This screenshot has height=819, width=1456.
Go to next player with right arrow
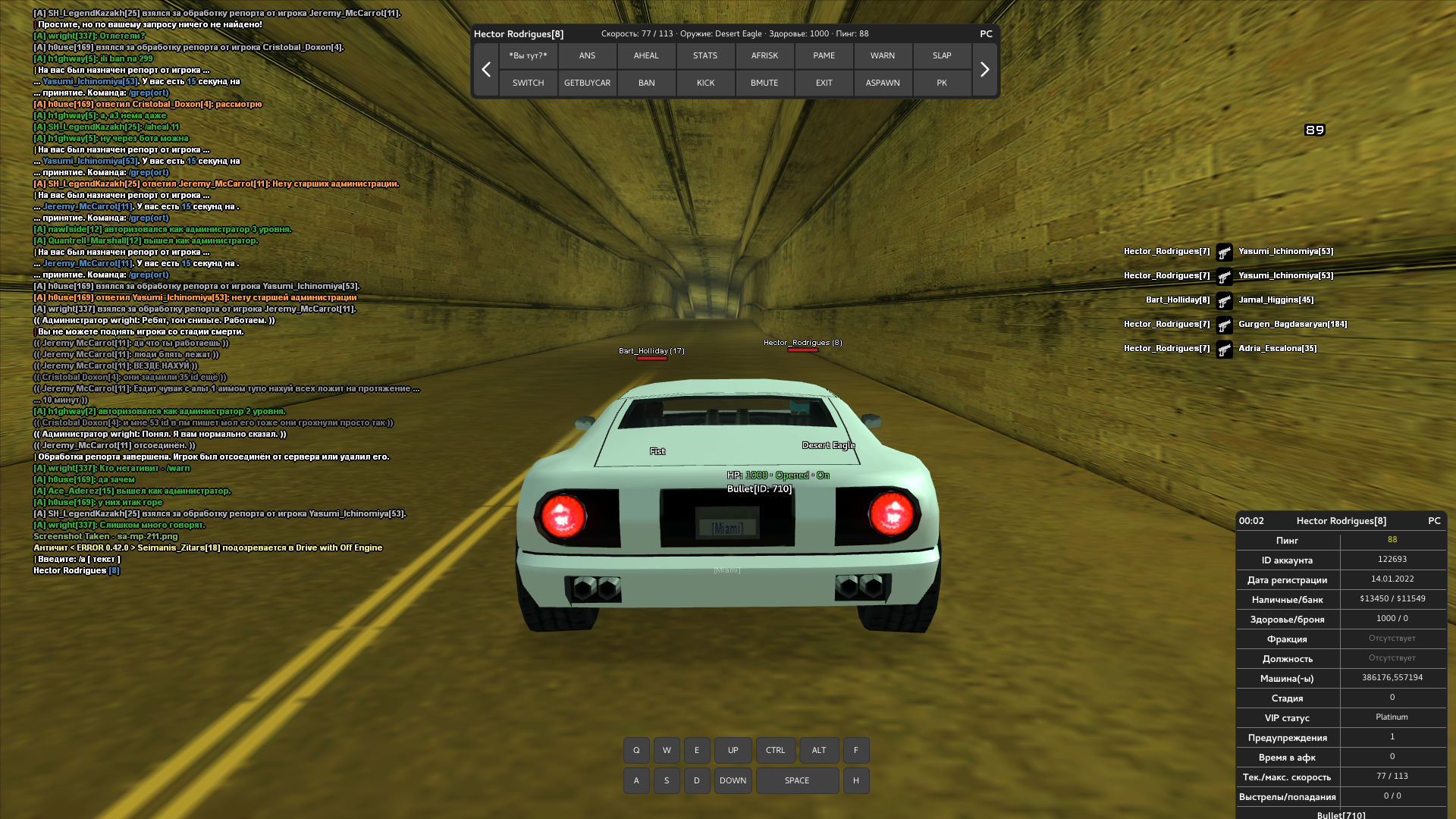pyautogui.click(x=984, y=69)
